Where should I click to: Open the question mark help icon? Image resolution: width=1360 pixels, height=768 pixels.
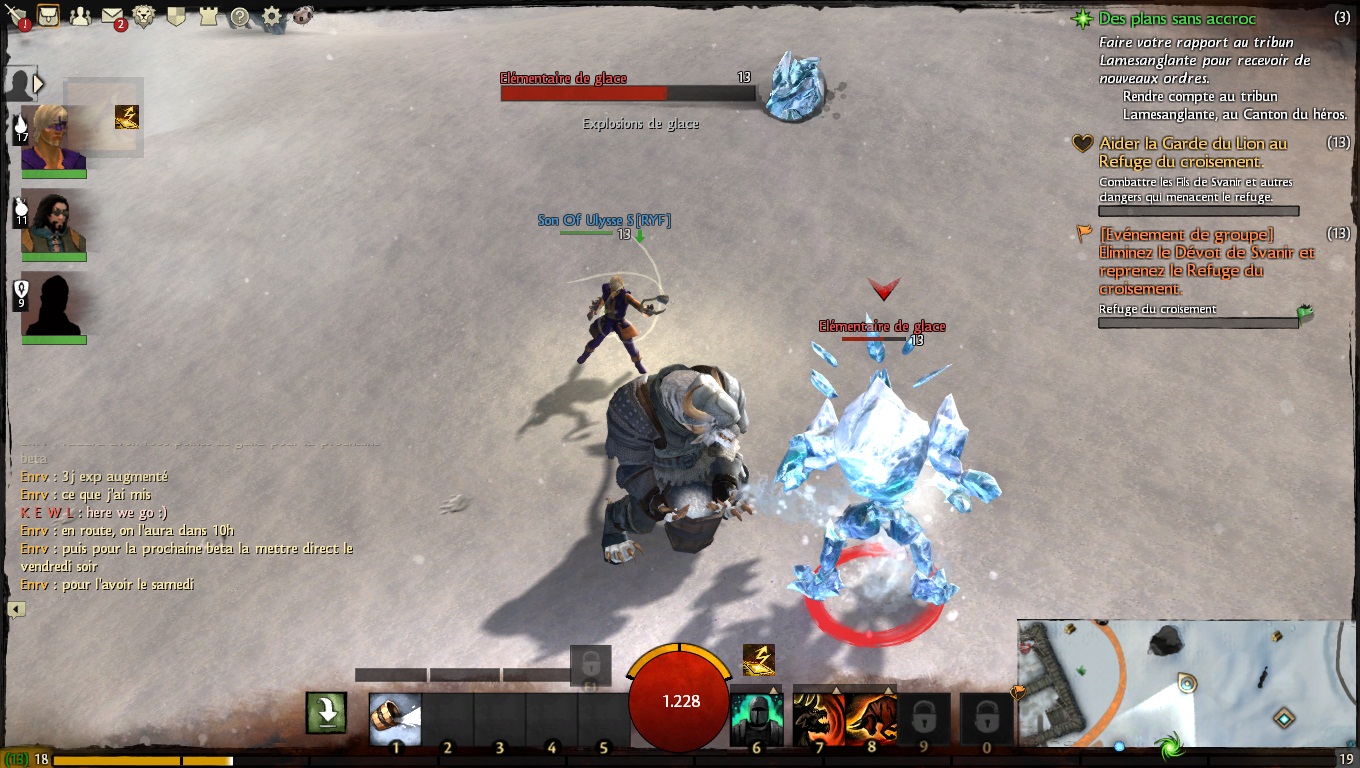tap(240, 16)
